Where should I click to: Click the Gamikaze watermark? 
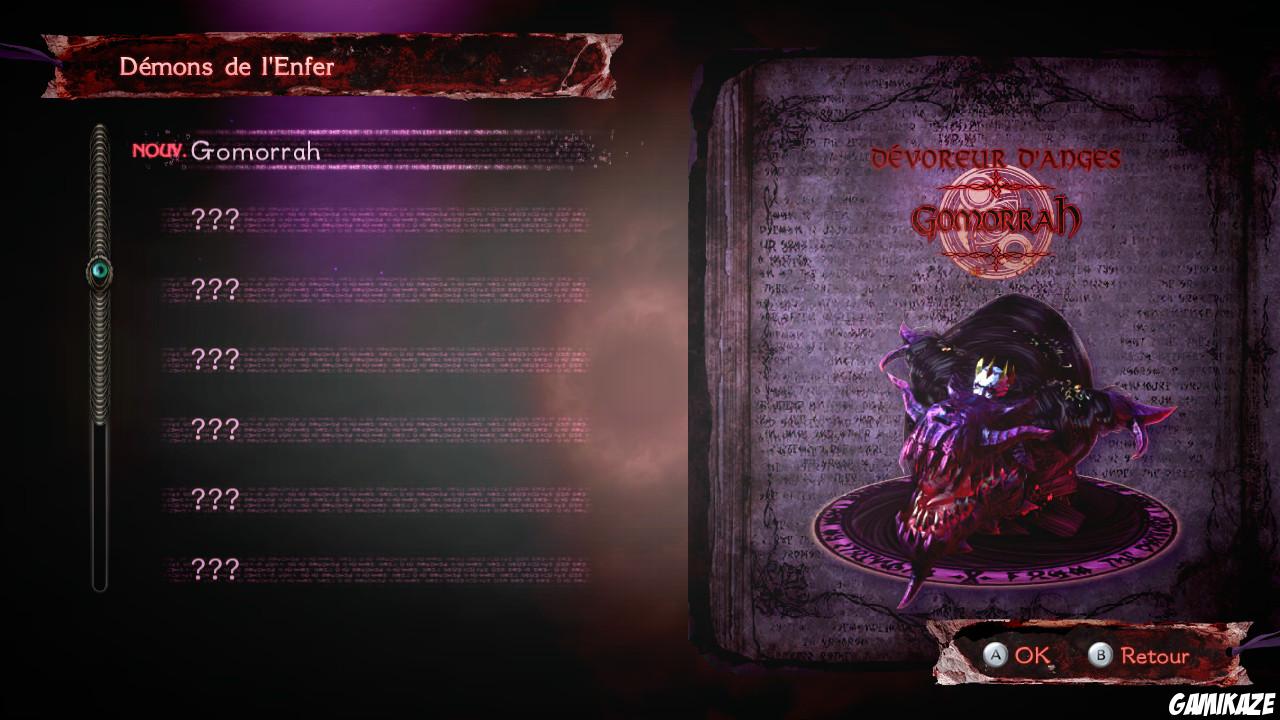[x=1225, y=704]
